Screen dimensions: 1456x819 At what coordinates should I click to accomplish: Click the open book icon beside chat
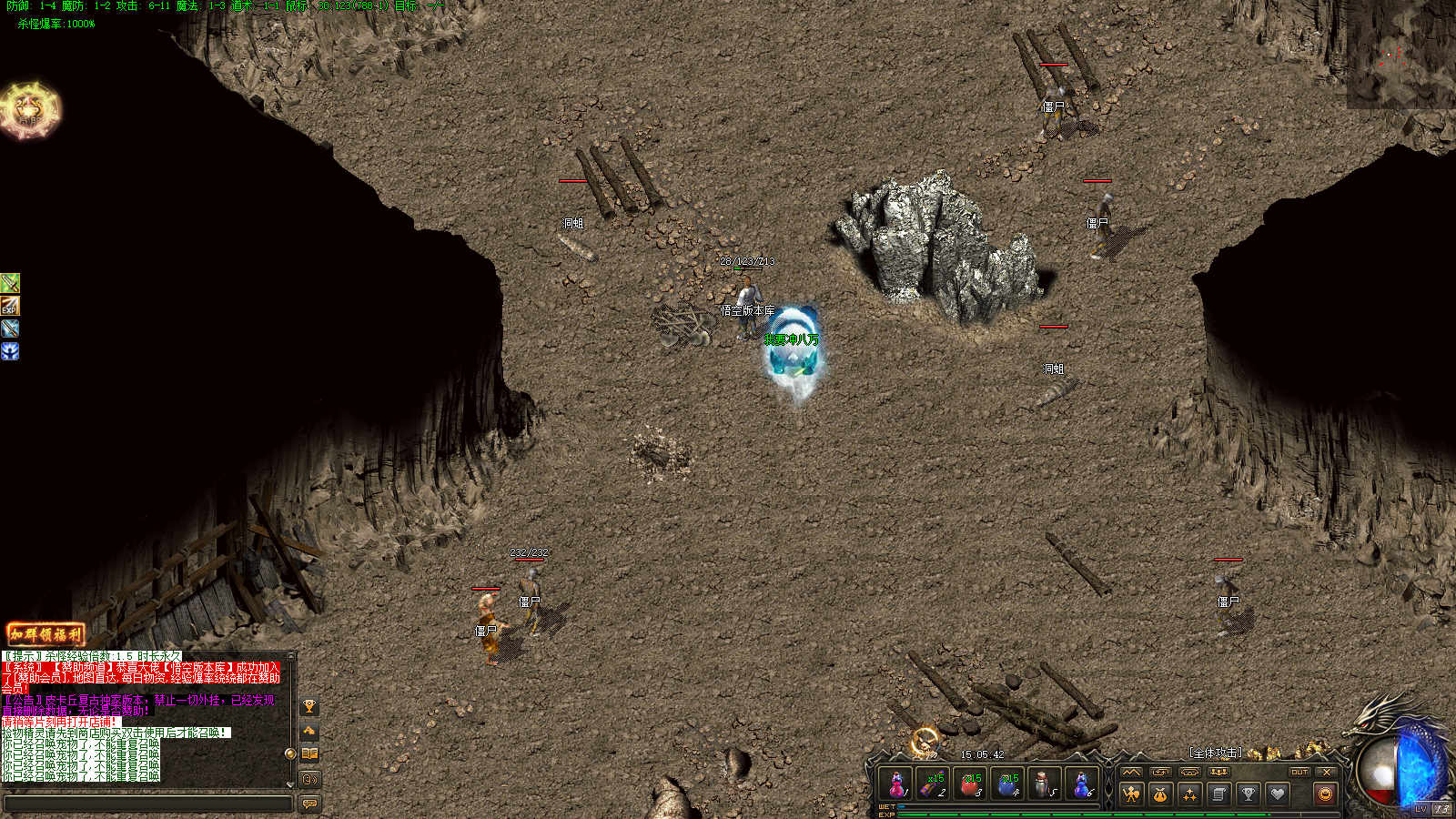click(x=309, y=753)
